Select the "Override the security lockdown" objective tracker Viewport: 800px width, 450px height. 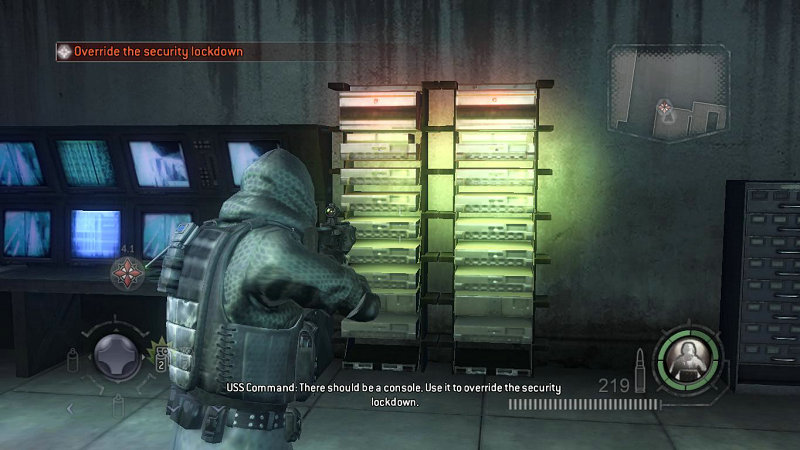point(150,51)
